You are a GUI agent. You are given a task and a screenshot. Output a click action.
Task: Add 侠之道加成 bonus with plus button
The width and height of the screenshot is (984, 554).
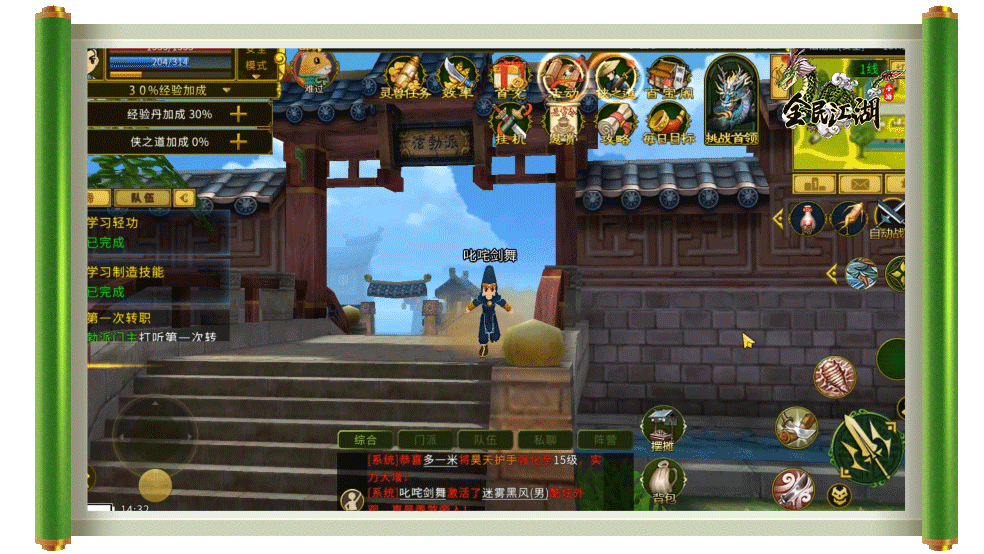[x=238, y=142]
